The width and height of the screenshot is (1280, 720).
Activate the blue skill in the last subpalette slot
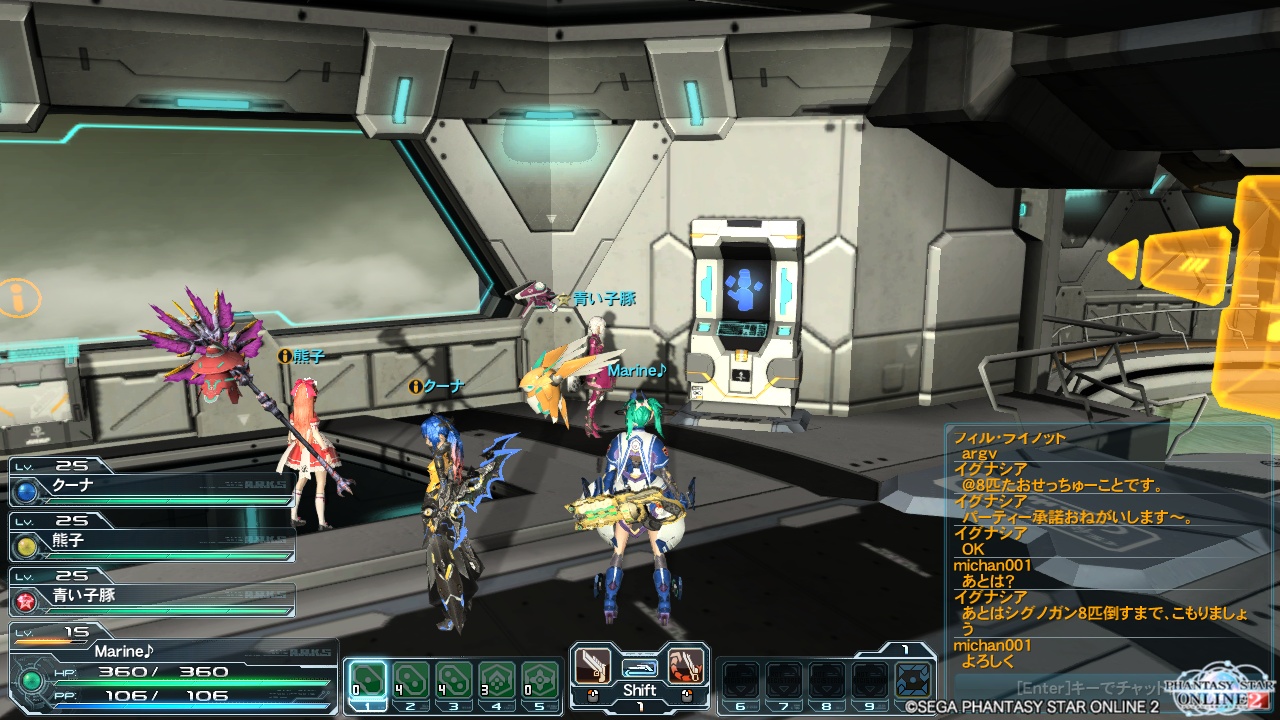coord(911,680)
